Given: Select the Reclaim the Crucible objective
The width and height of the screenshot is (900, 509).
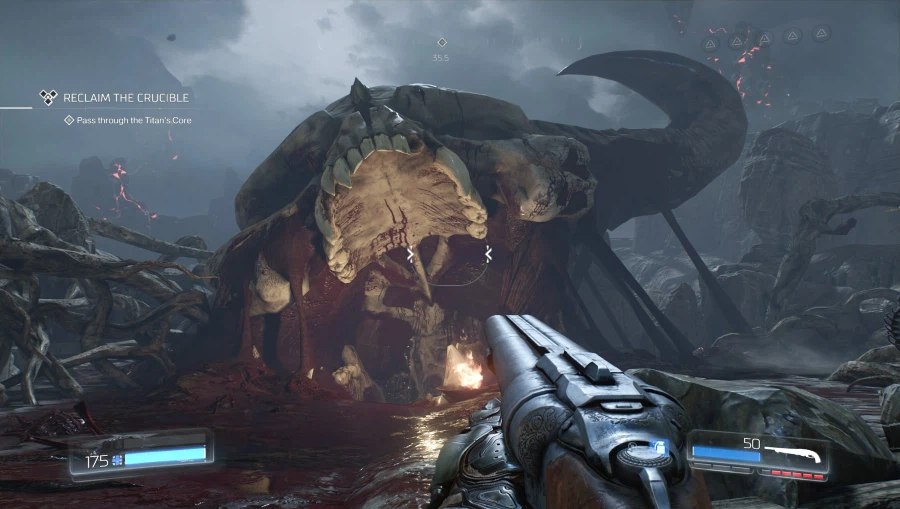Looking at the screenshot, I should pyautogui.click(x=125, y=98).
